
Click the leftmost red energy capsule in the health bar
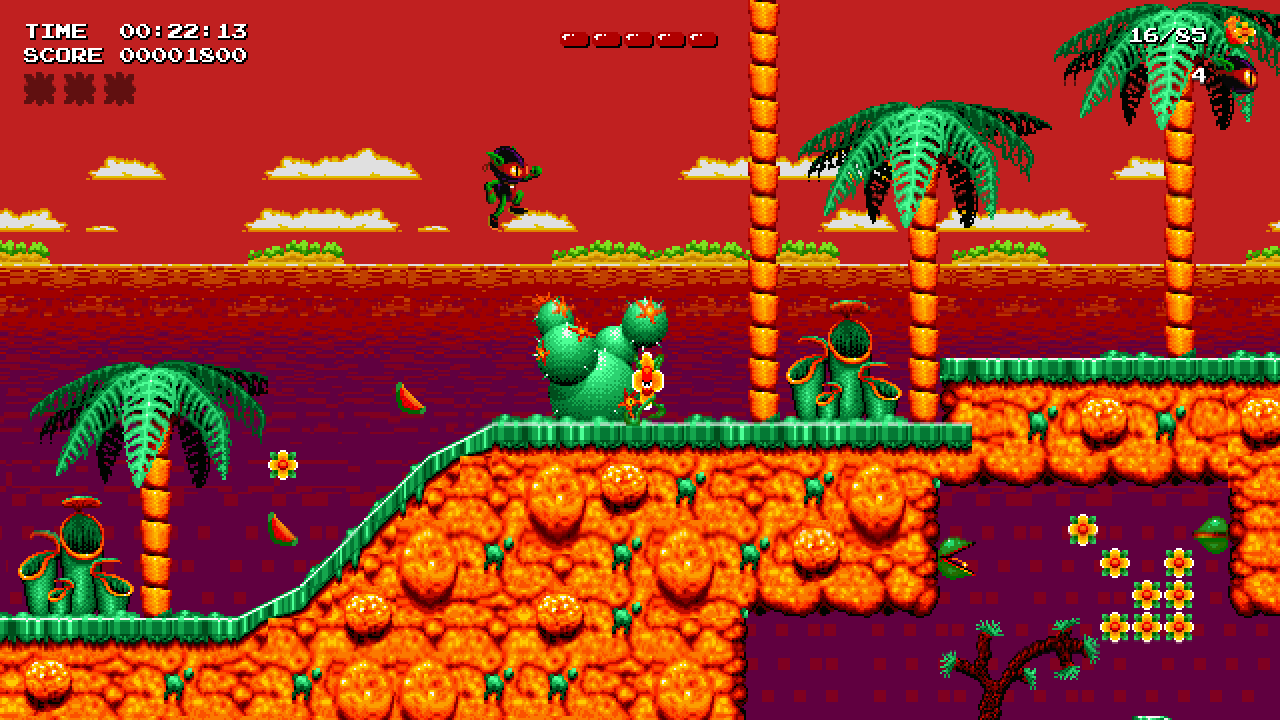tap(572, 40)
